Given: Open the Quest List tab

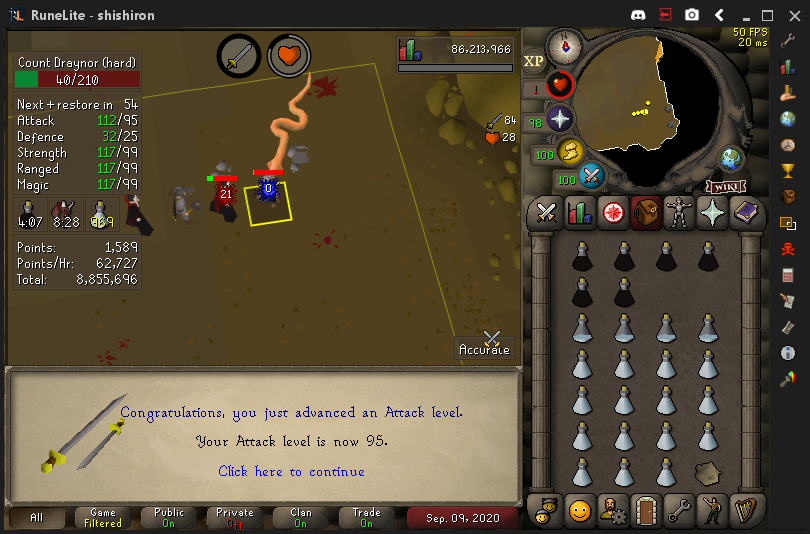Looking at the screenshot, I should (612, 212).
